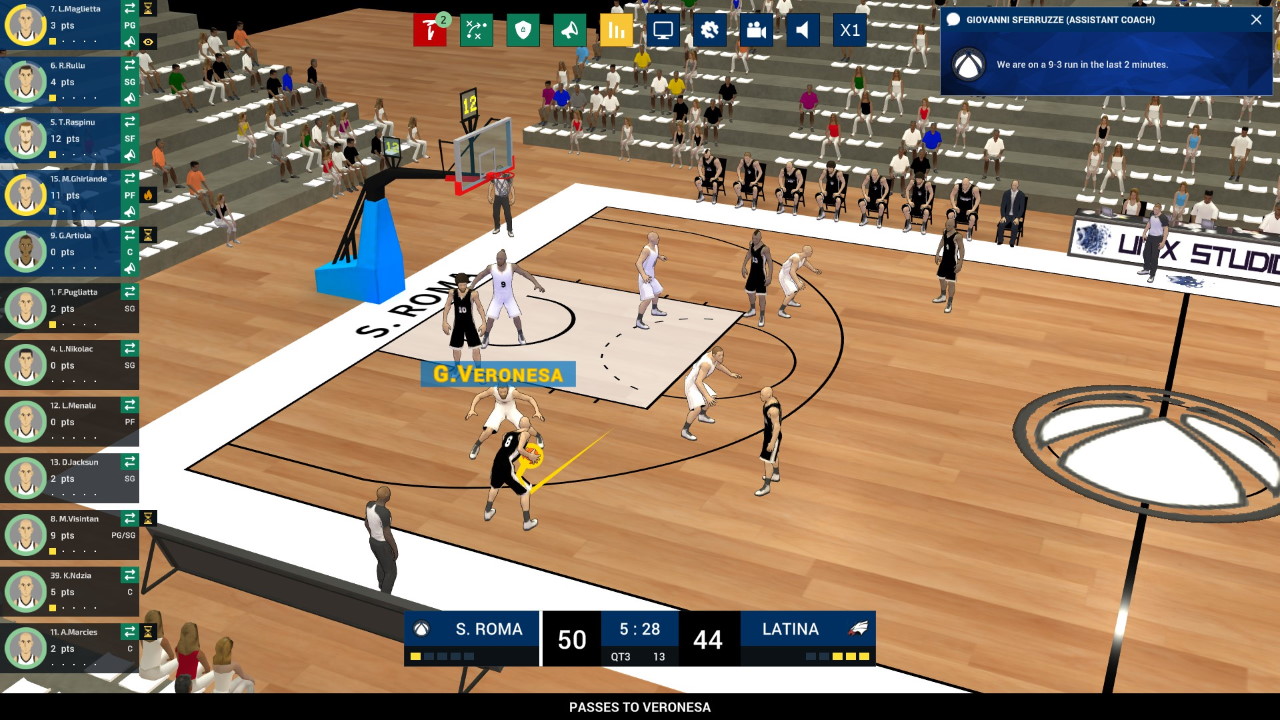Change the camera view
1280x720 pixels.
tap(756, 30)
